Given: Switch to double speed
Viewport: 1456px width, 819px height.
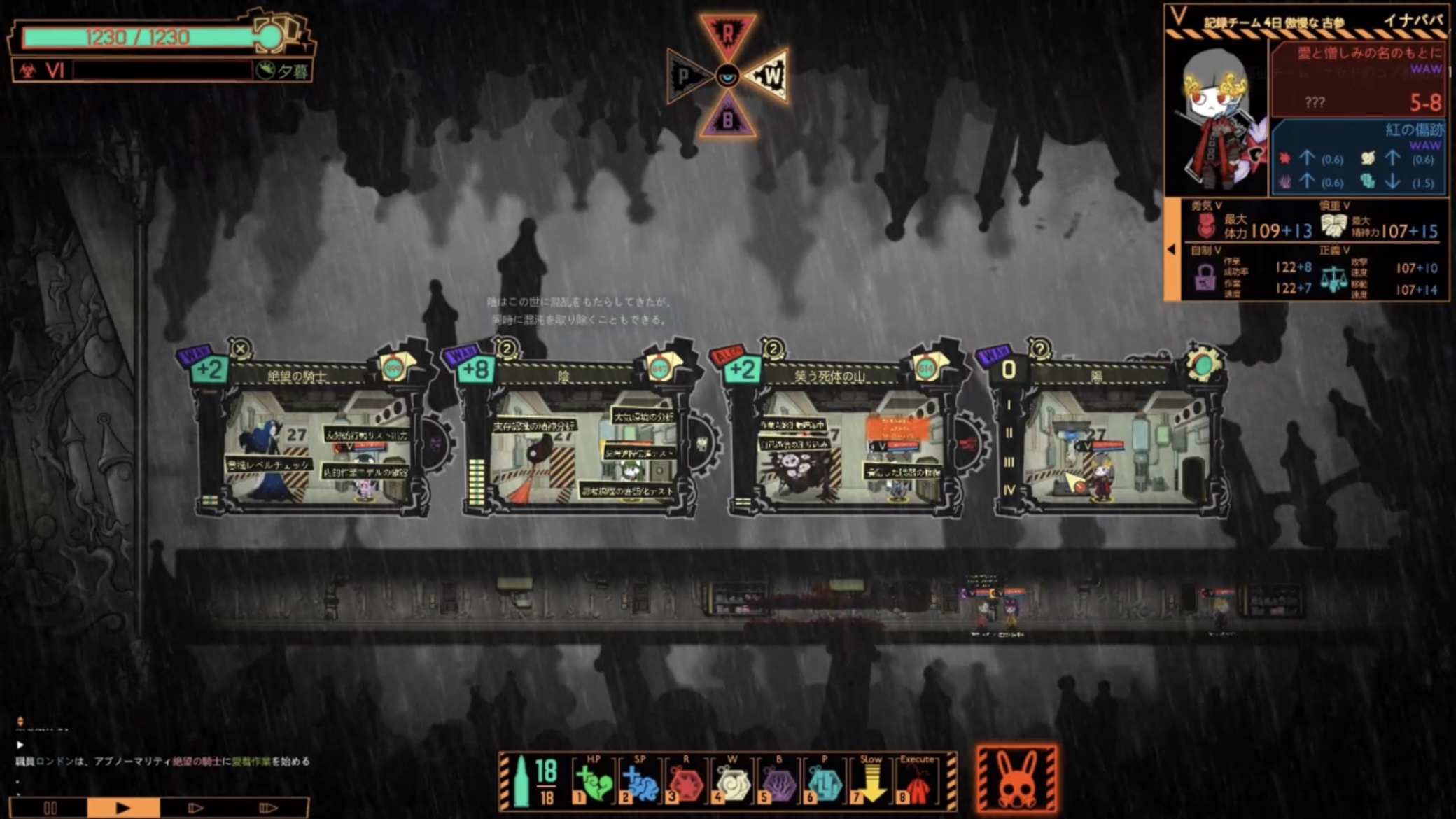Looking at the screenshot, I should click(195, 808).
